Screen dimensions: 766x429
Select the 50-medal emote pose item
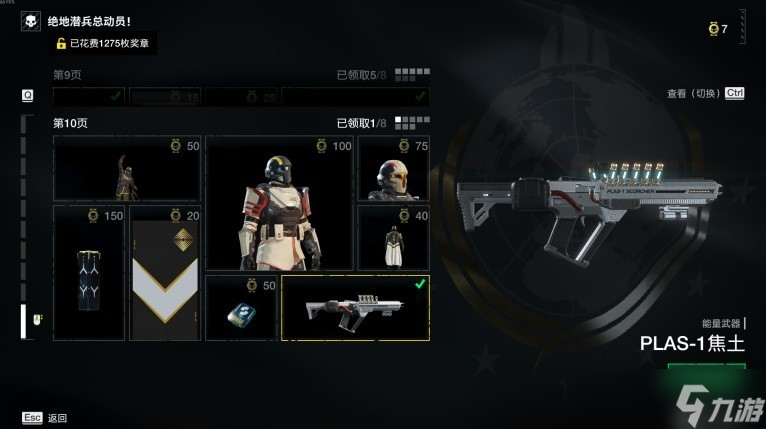click(x=126, y=168)
